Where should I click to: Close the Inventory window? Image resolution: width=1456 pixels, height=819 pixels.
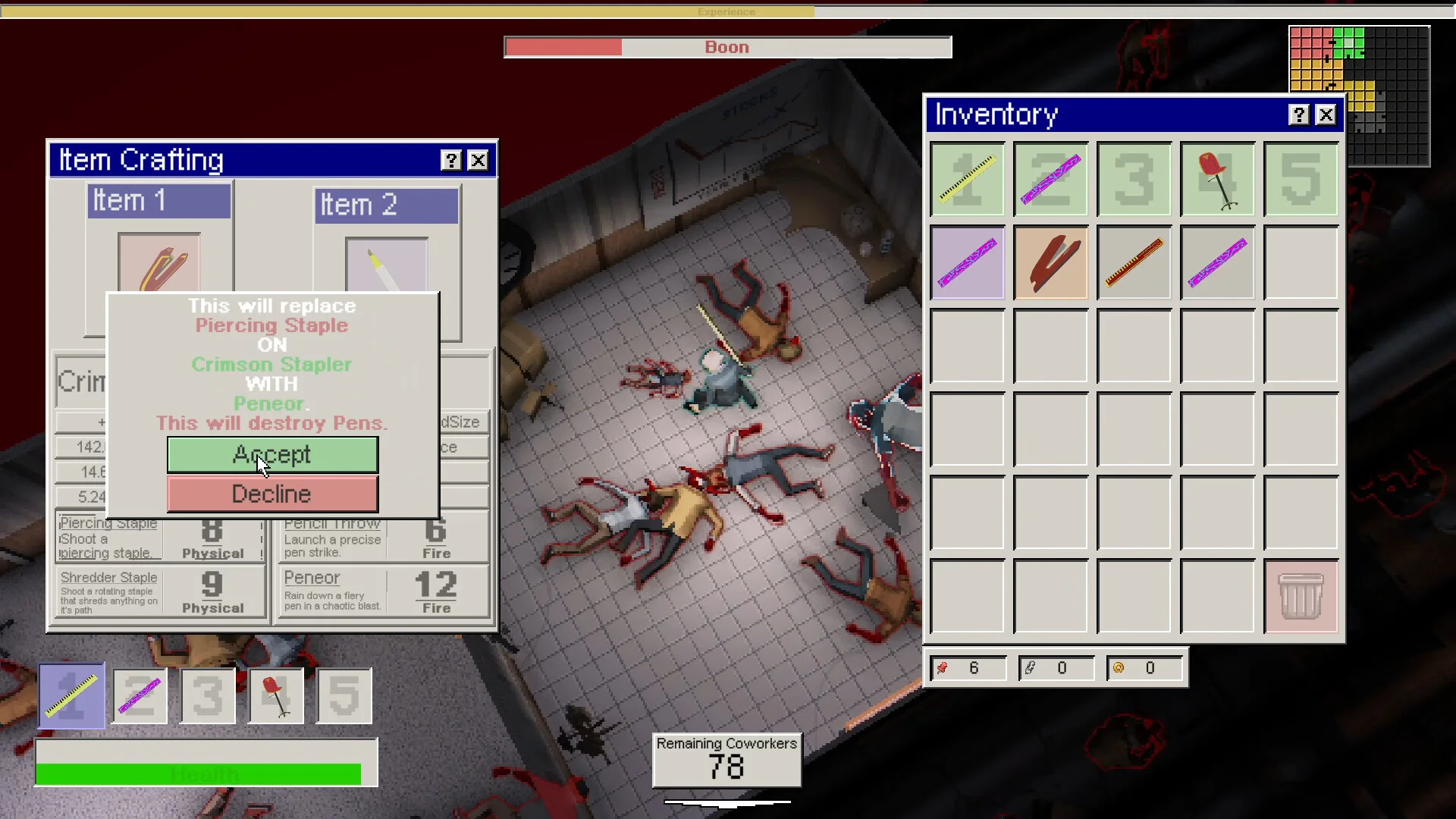tap(1326, 115)
